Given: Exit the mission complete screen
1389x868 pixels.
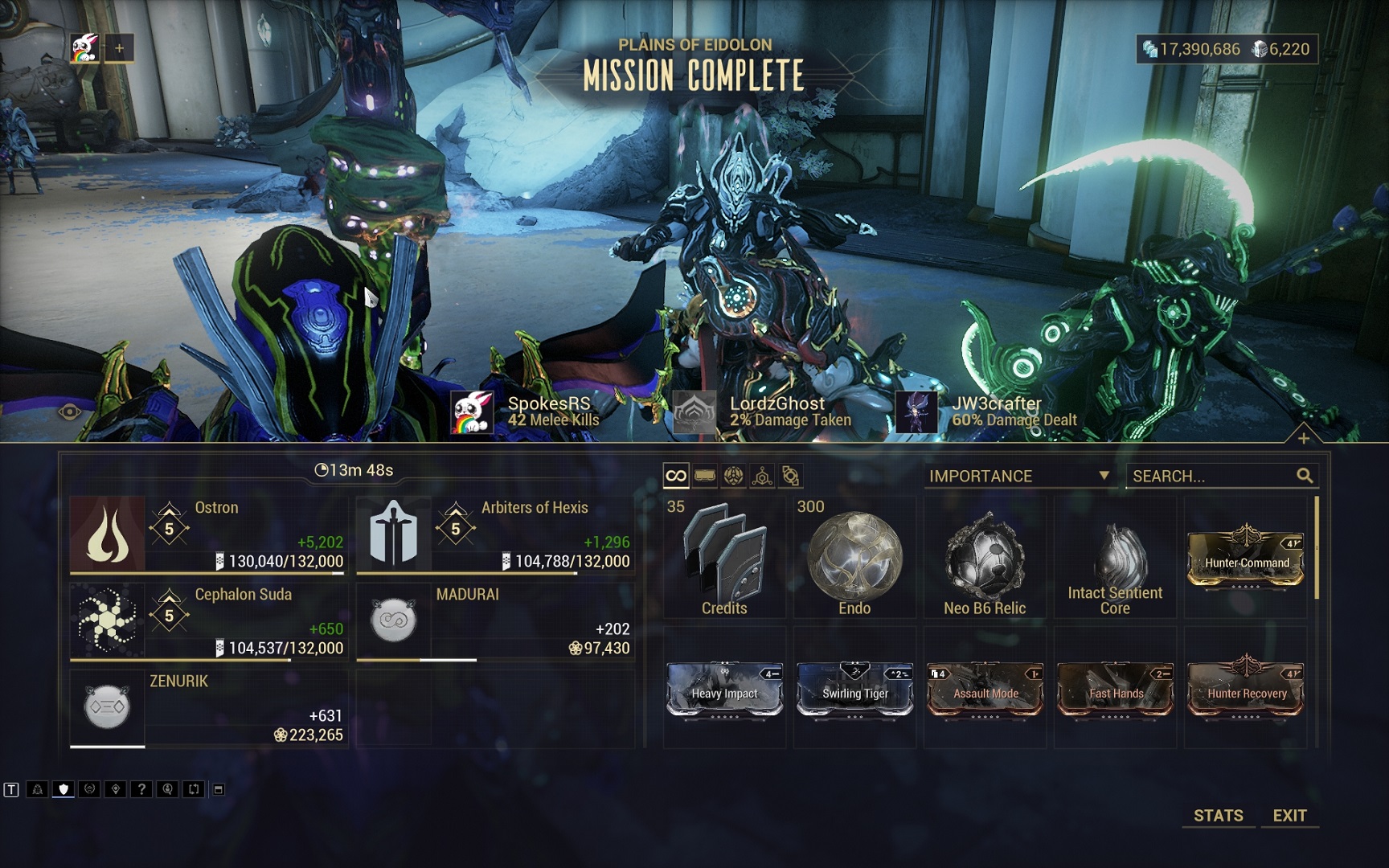Looking at the screenshot, I should pos(1289,815).
